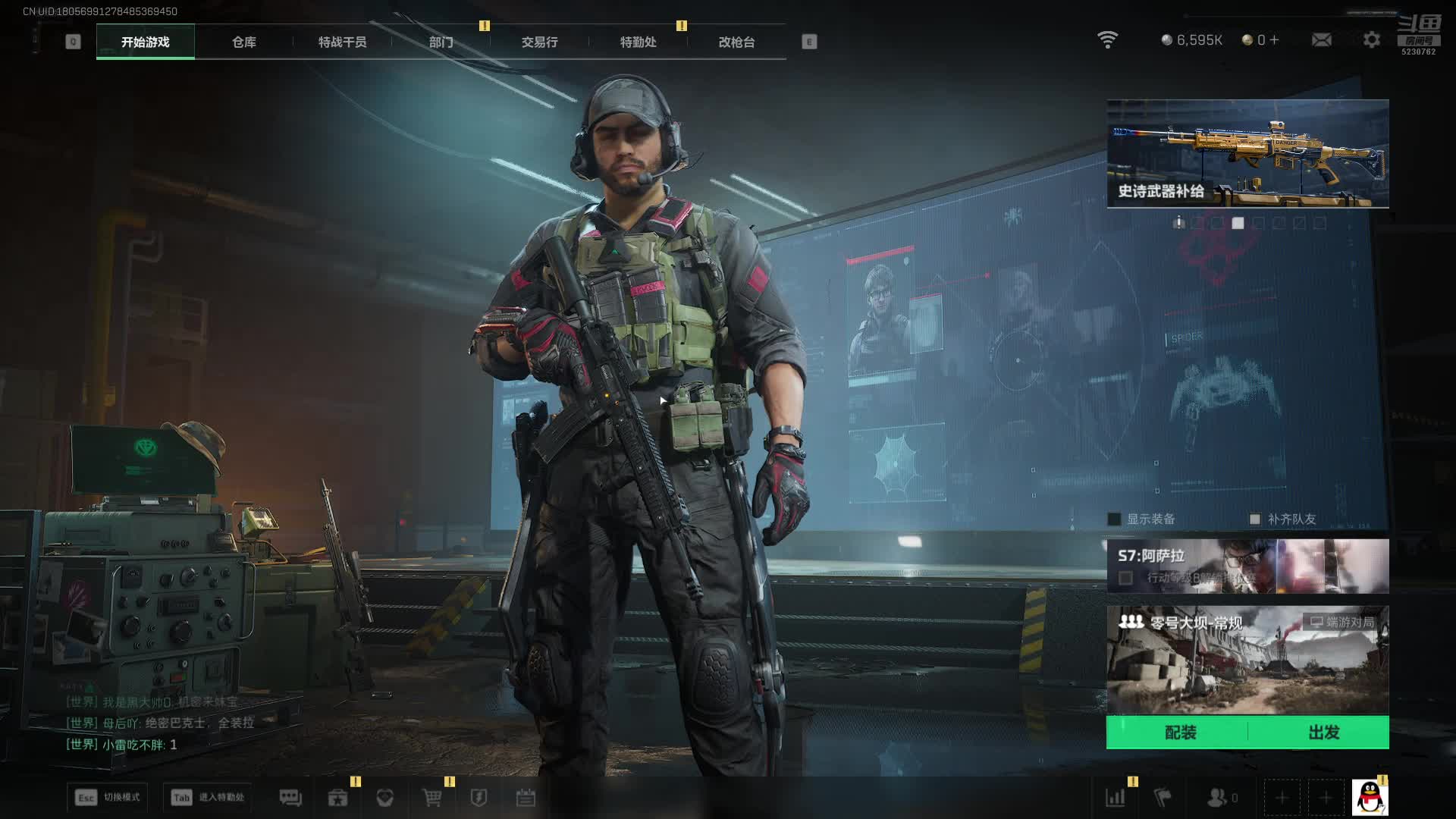Toggle the 补齐队友 checkbox
1456x819 pixels.
1254,519
